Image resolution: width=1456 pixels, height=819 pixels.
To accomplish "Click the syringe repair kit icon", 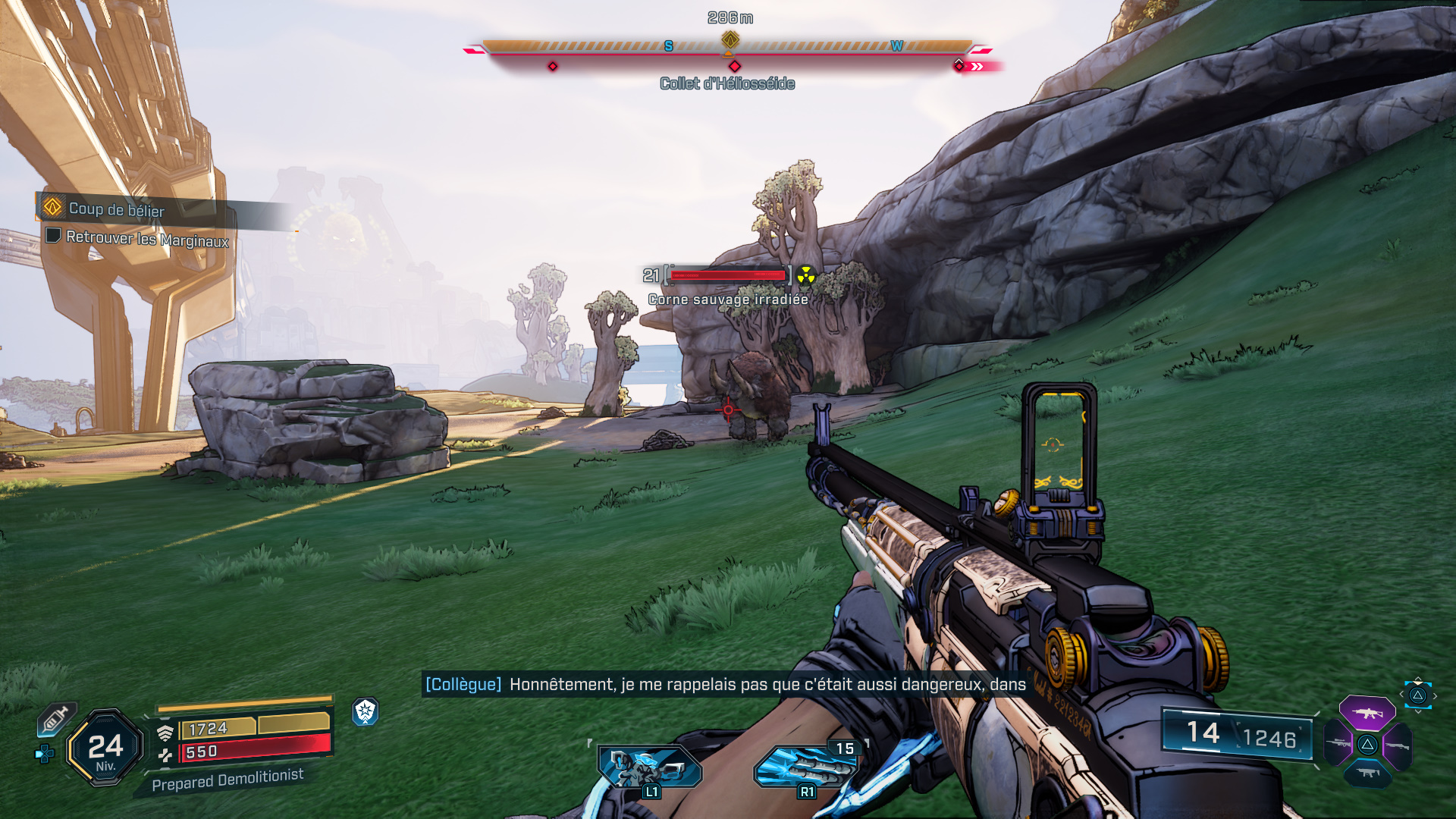I will tap(56, 718).
